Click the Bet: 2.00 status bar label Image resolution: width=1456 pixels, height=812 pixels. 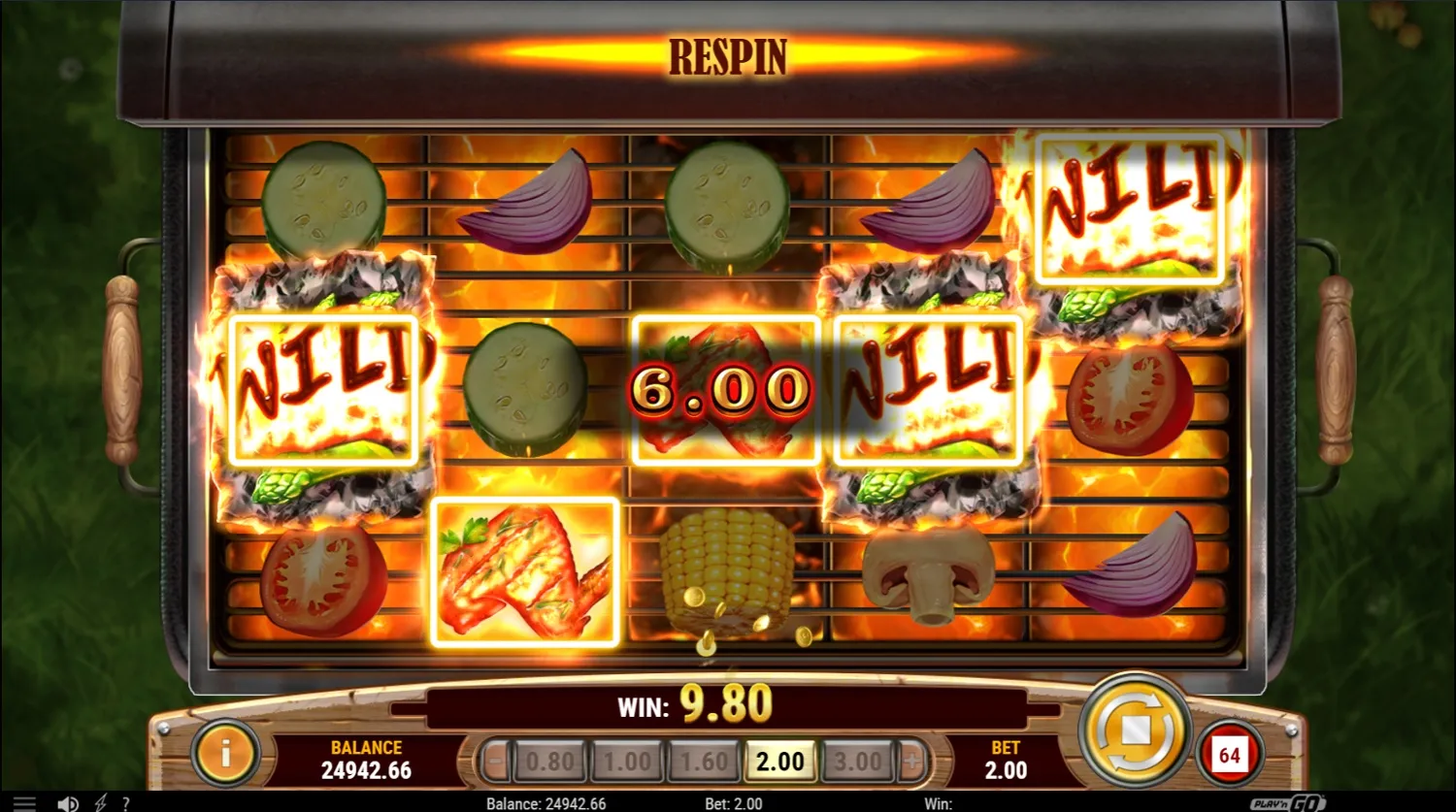pos(734,803)
